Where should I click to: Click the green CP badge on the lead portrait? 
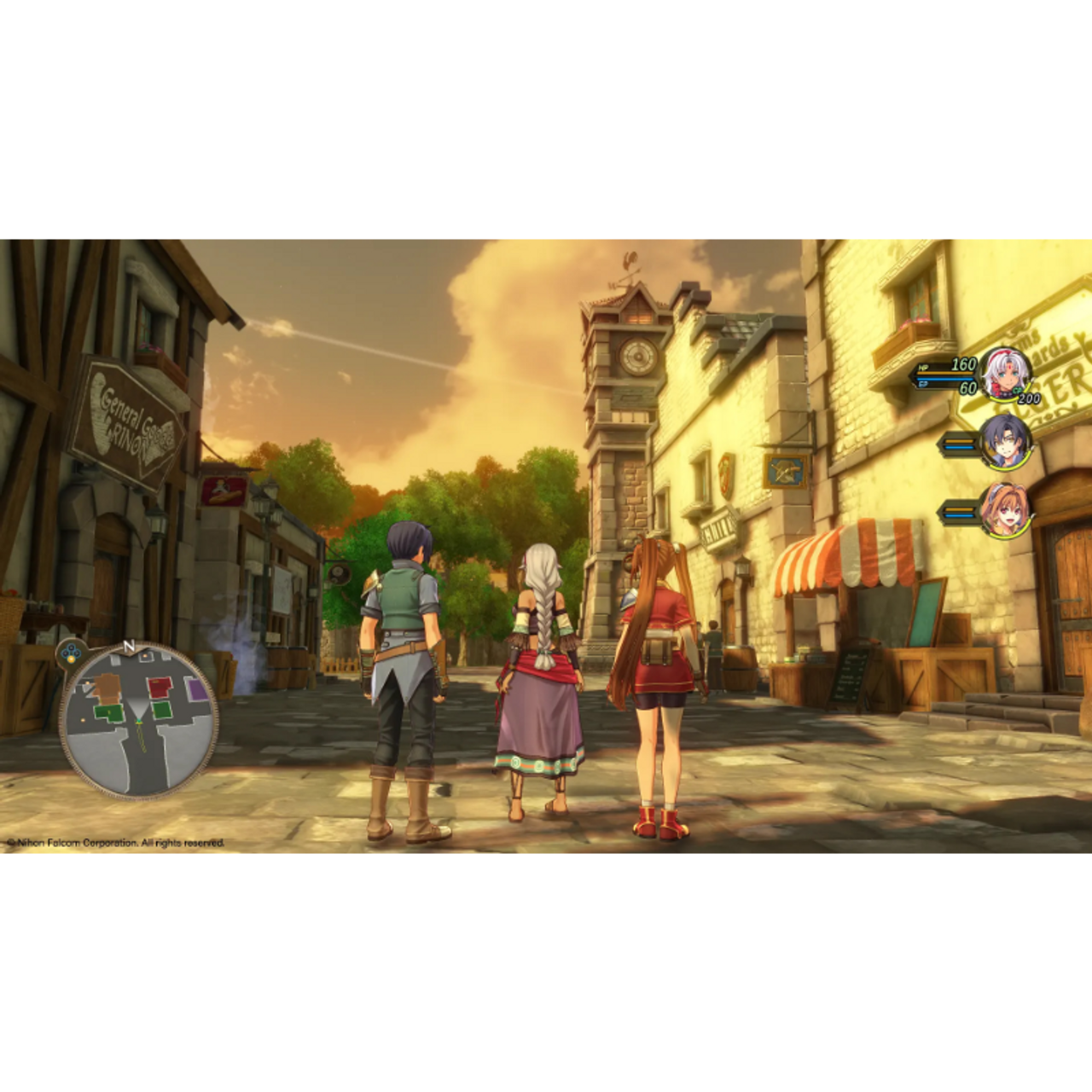pos(1017,390)
